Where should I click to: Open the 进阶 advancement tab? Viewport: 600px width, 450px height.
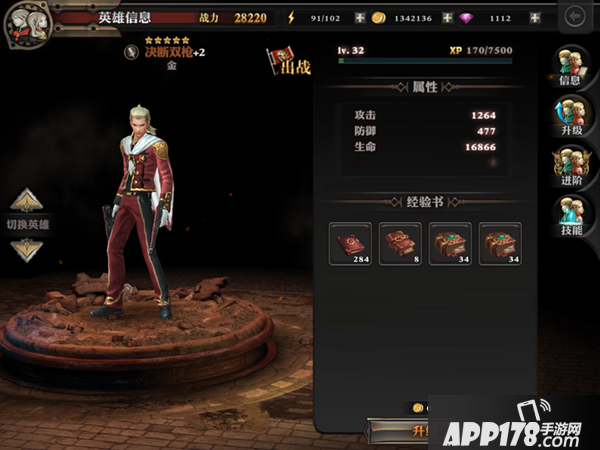(x=573, y=168)
